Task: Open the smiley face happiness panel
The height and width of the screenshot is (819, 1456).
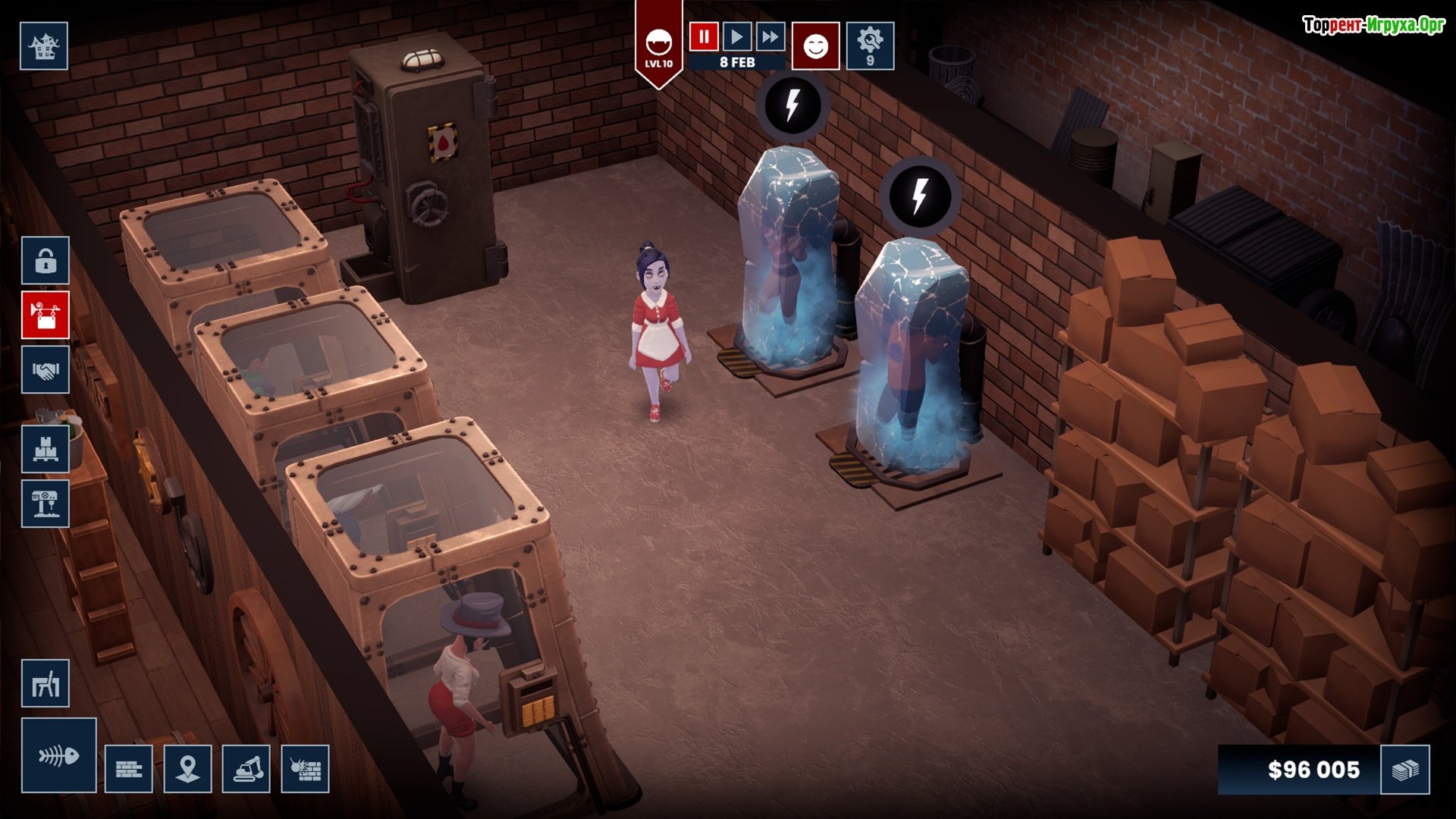Action: tap(815, 46)
